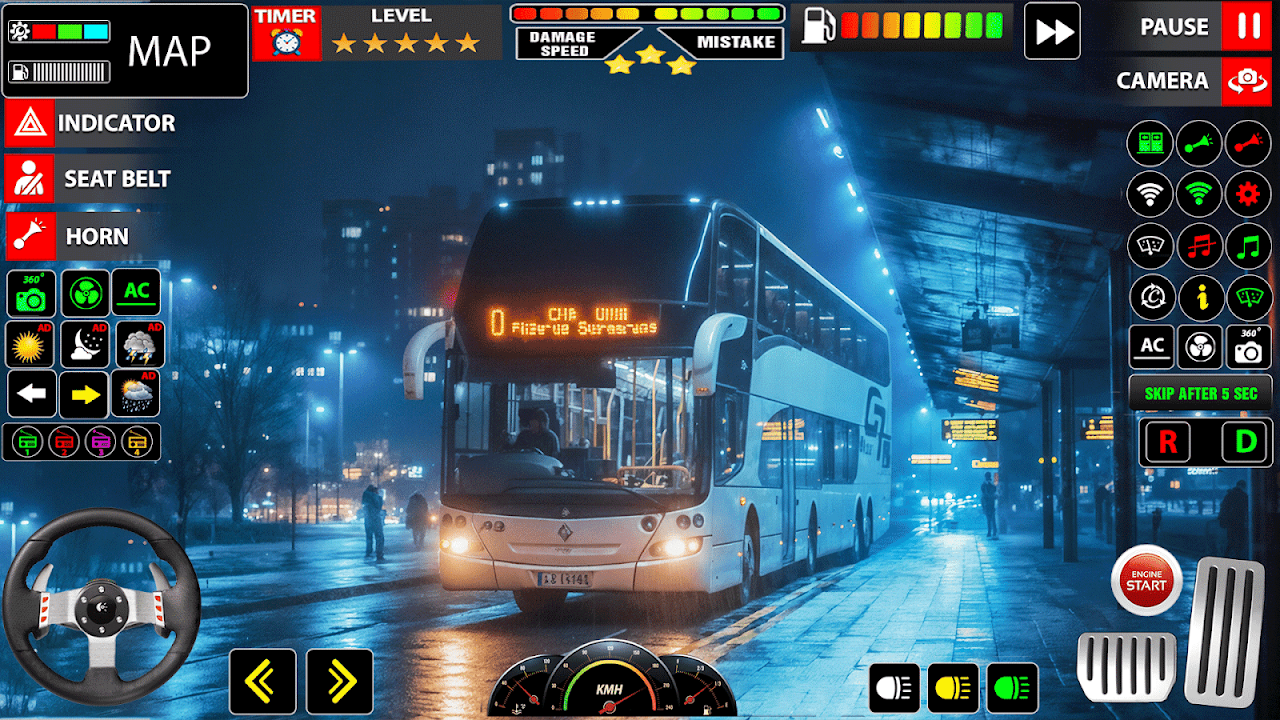Sound the HORN button
Screen dimensions: 1280x720
tap(29, 237)
